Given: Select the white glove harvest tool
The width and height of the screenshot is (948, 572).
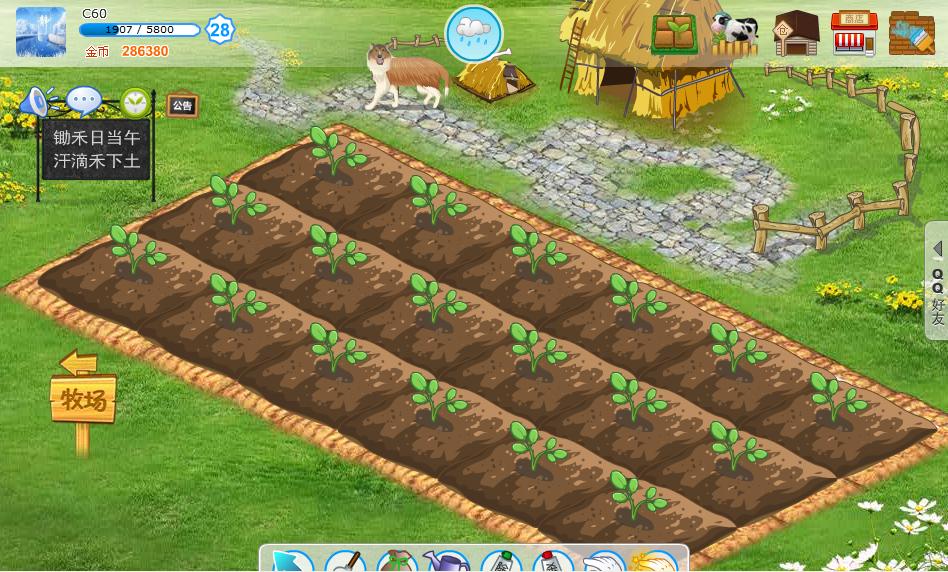Looking at the screenshot, I should pos(603,562).
